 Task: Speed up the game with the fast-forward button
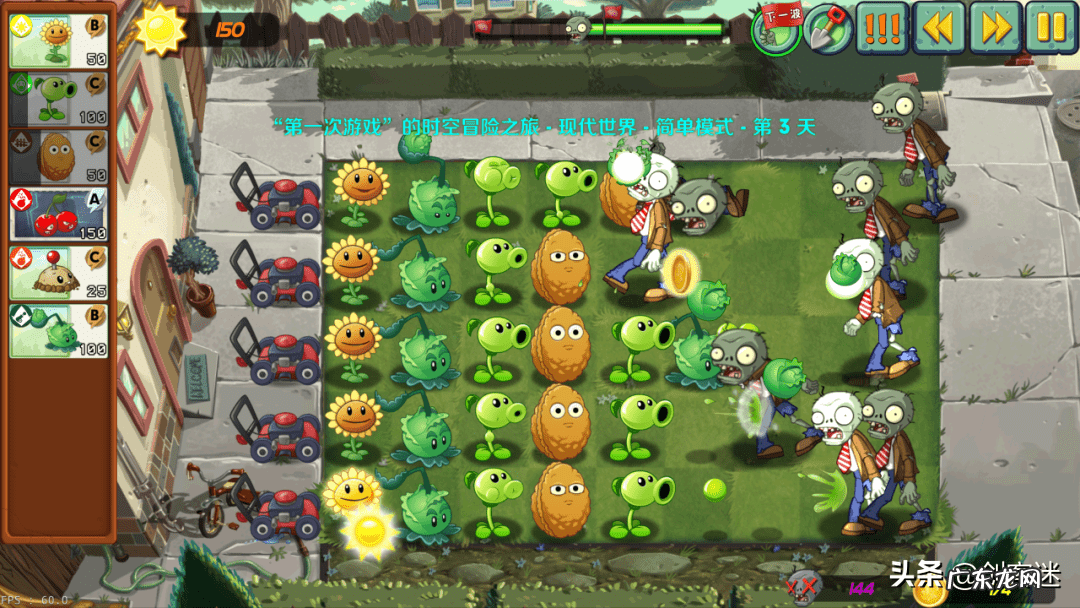[x=995, y=27]
